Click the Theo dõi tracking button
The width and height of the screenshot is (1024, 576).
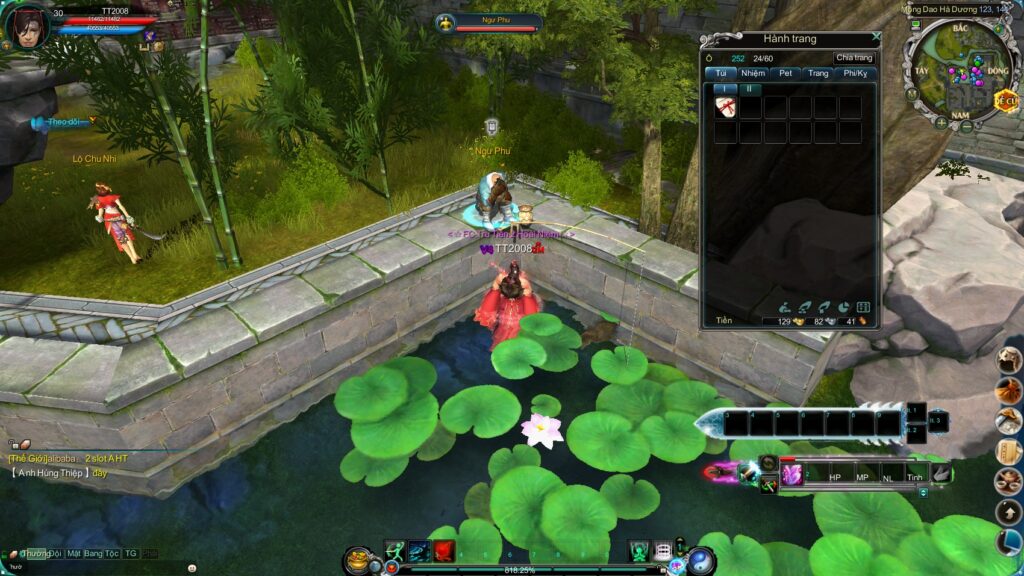click(x=62, y=122)
